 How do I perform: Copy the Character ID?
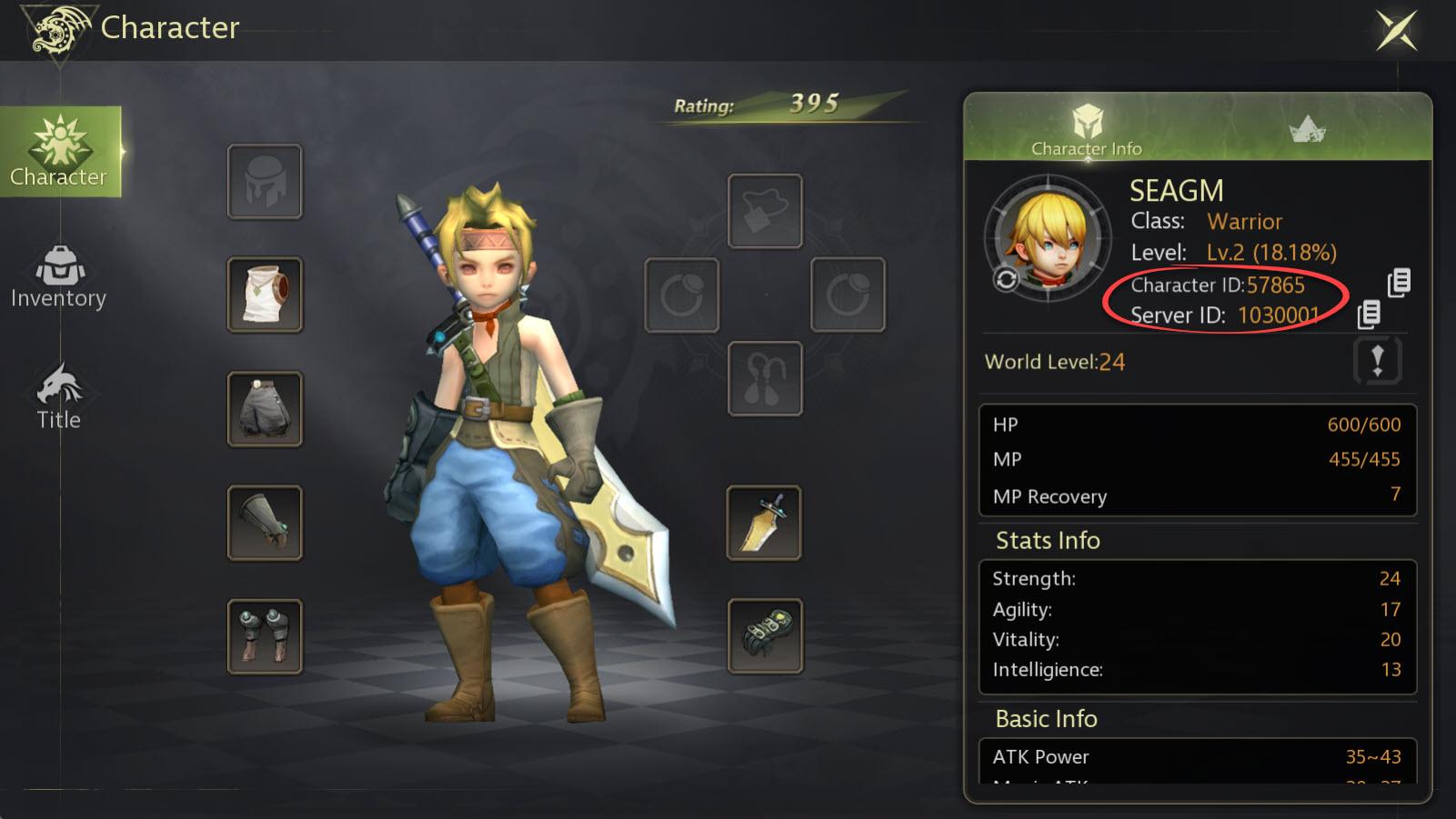point(1399,283)
